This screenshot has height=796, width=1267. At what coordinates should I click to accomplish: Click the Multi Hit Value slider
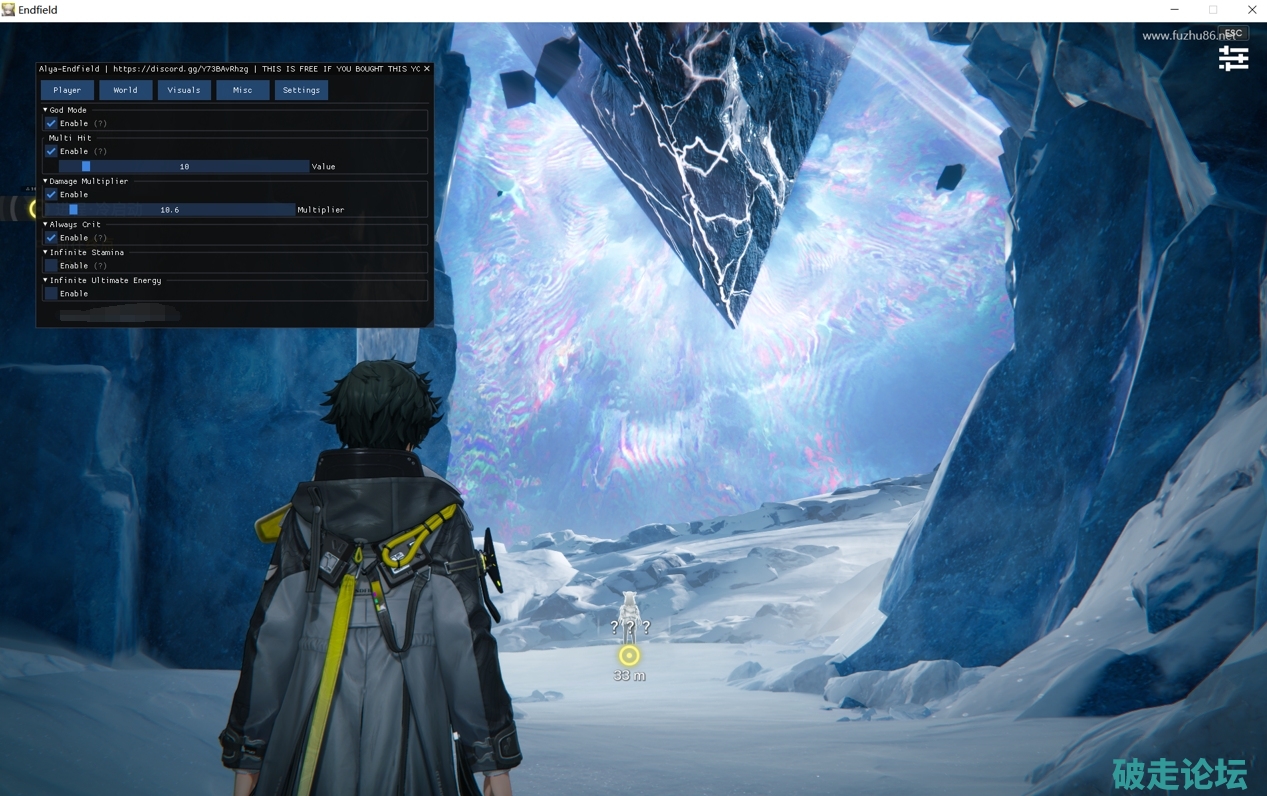184,166
